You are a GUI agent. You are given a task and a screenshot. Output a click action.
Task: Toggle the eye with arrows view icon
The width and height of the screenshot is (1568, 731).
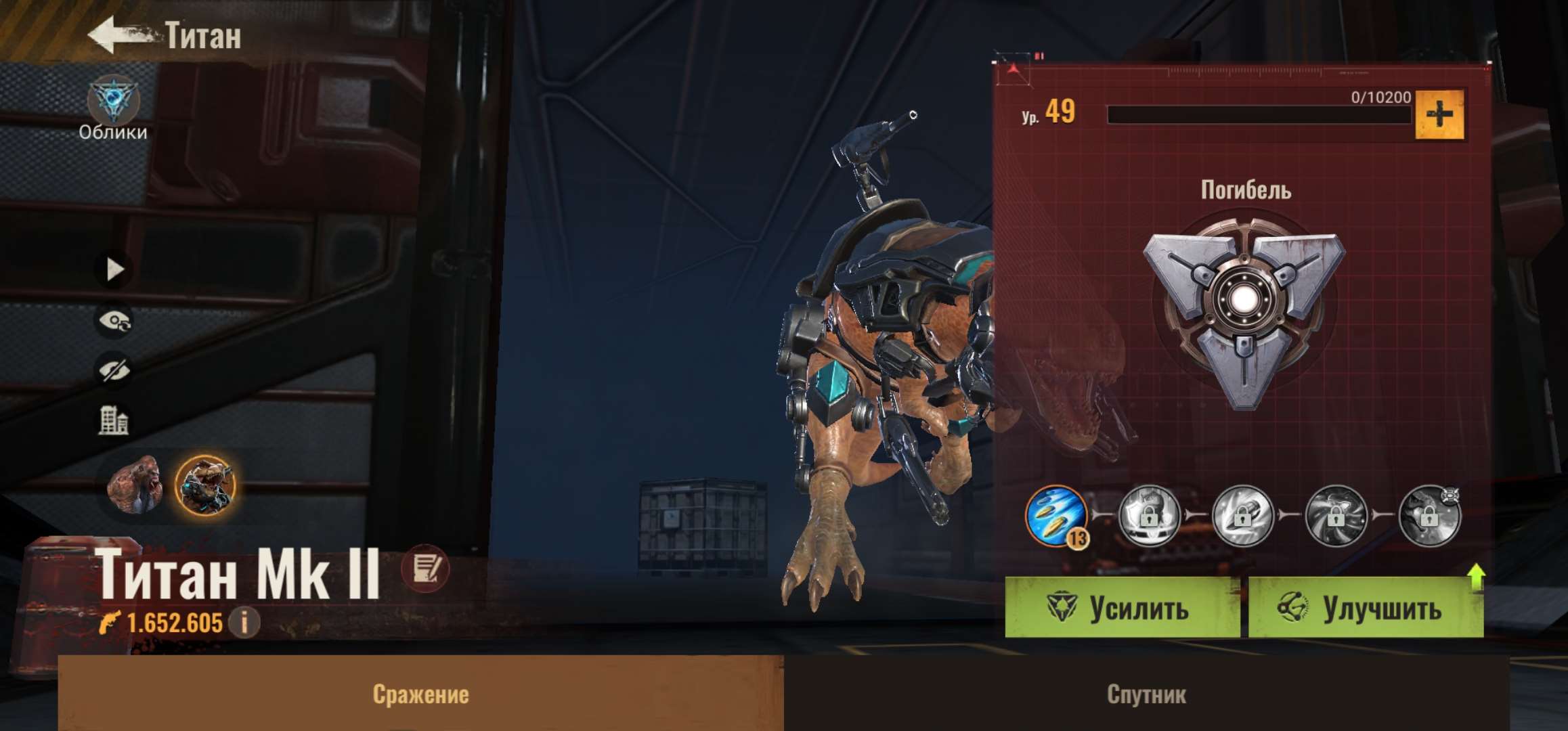(114, 321)
